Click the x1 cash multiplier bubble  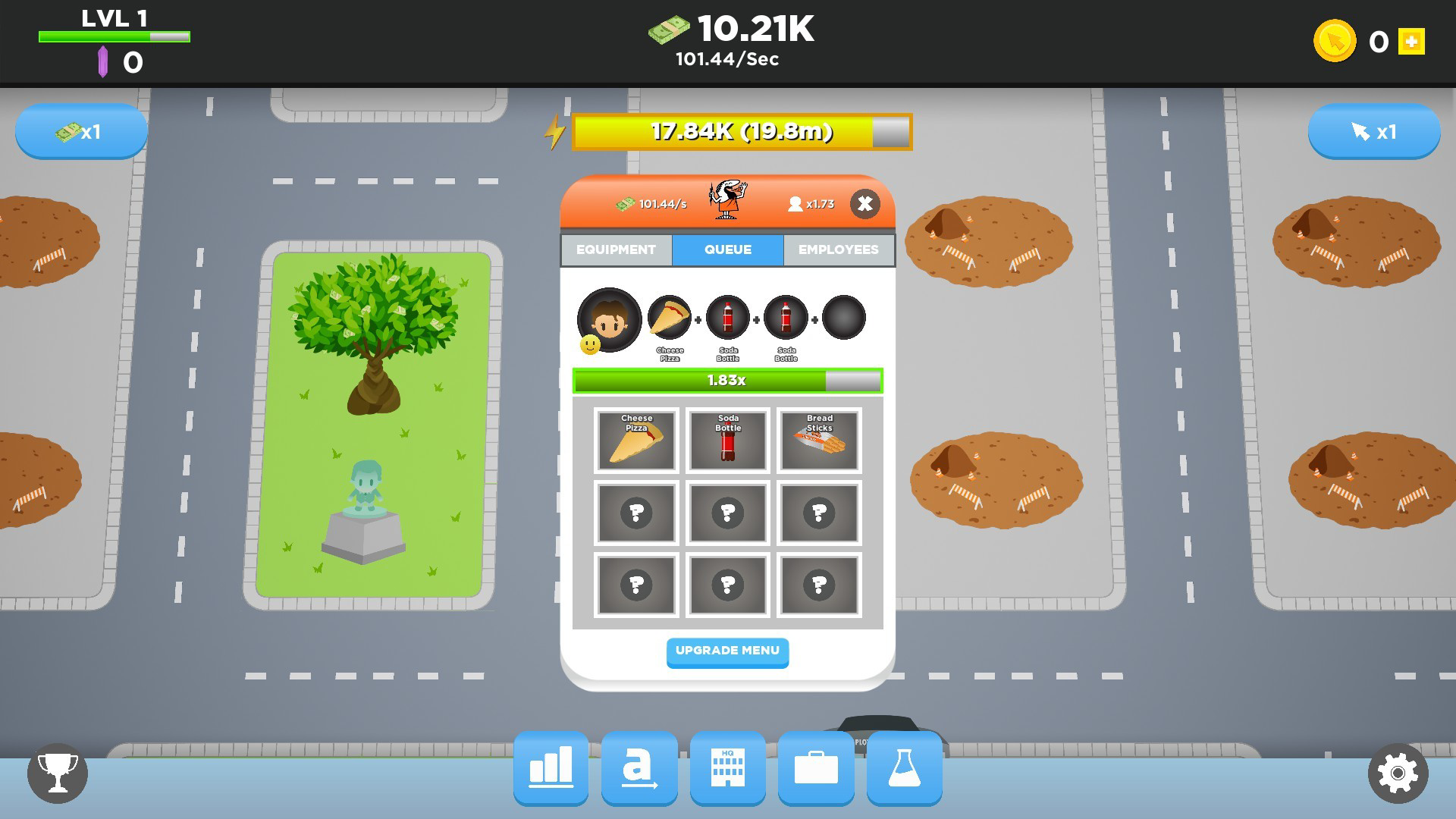[x=81, y=131]
